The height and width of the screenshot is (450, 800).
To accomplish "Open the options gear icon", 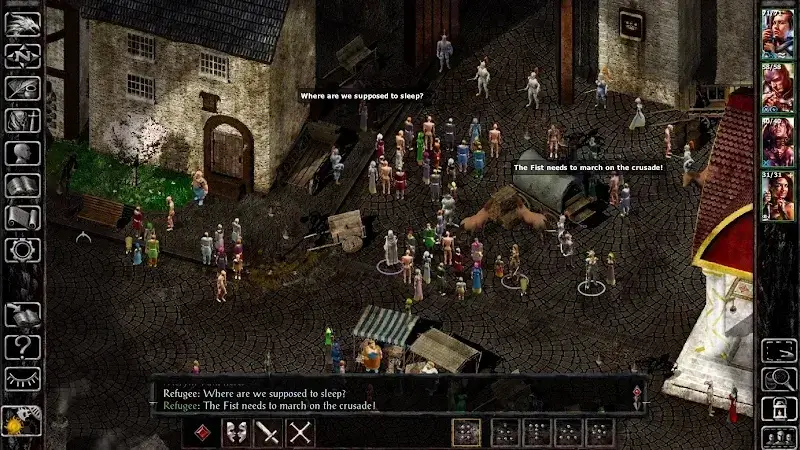I will tap(22, 248).
